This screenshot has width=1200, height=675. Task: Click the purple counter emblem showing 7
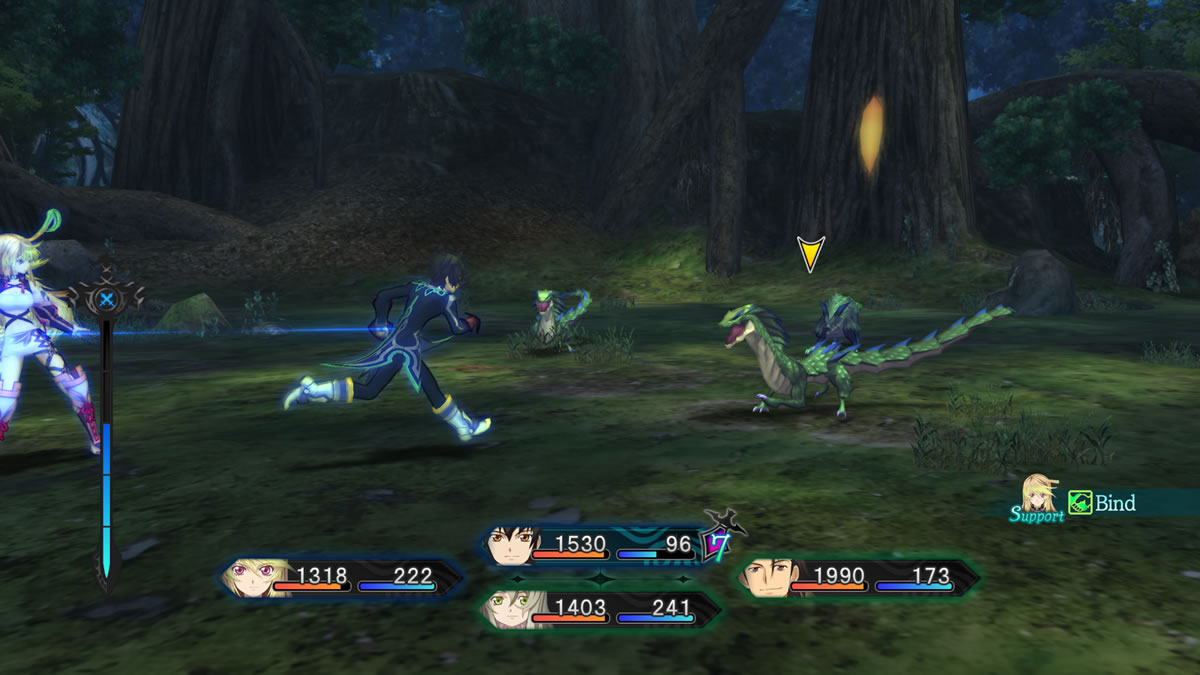point(717,543)
